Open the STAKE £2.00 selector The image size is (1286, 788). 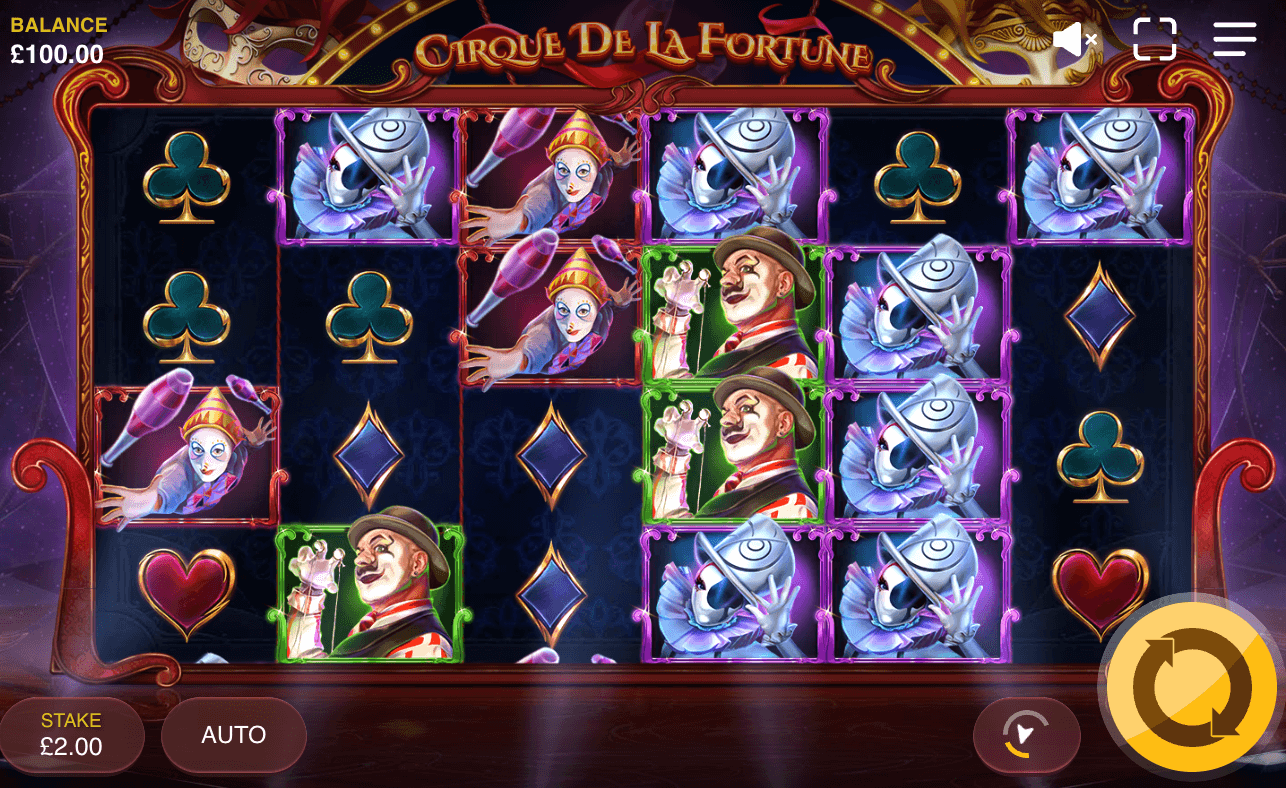click(x=72, y=735)
